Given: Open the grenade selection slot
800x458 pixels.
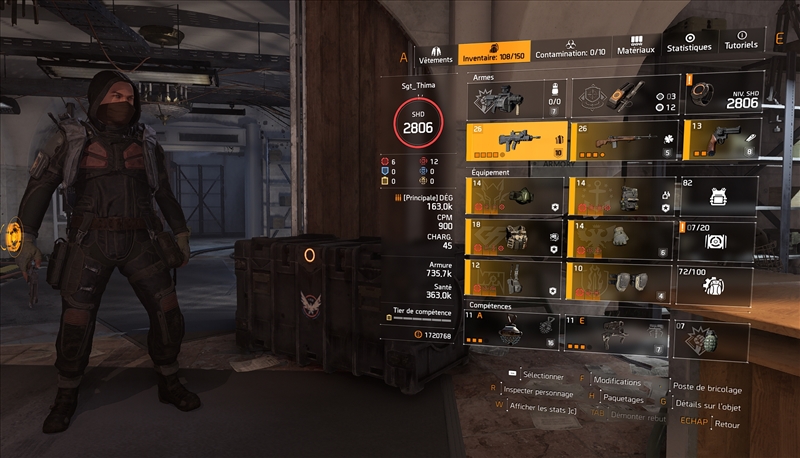Looking at the screenshot, I should coord(712,338).
